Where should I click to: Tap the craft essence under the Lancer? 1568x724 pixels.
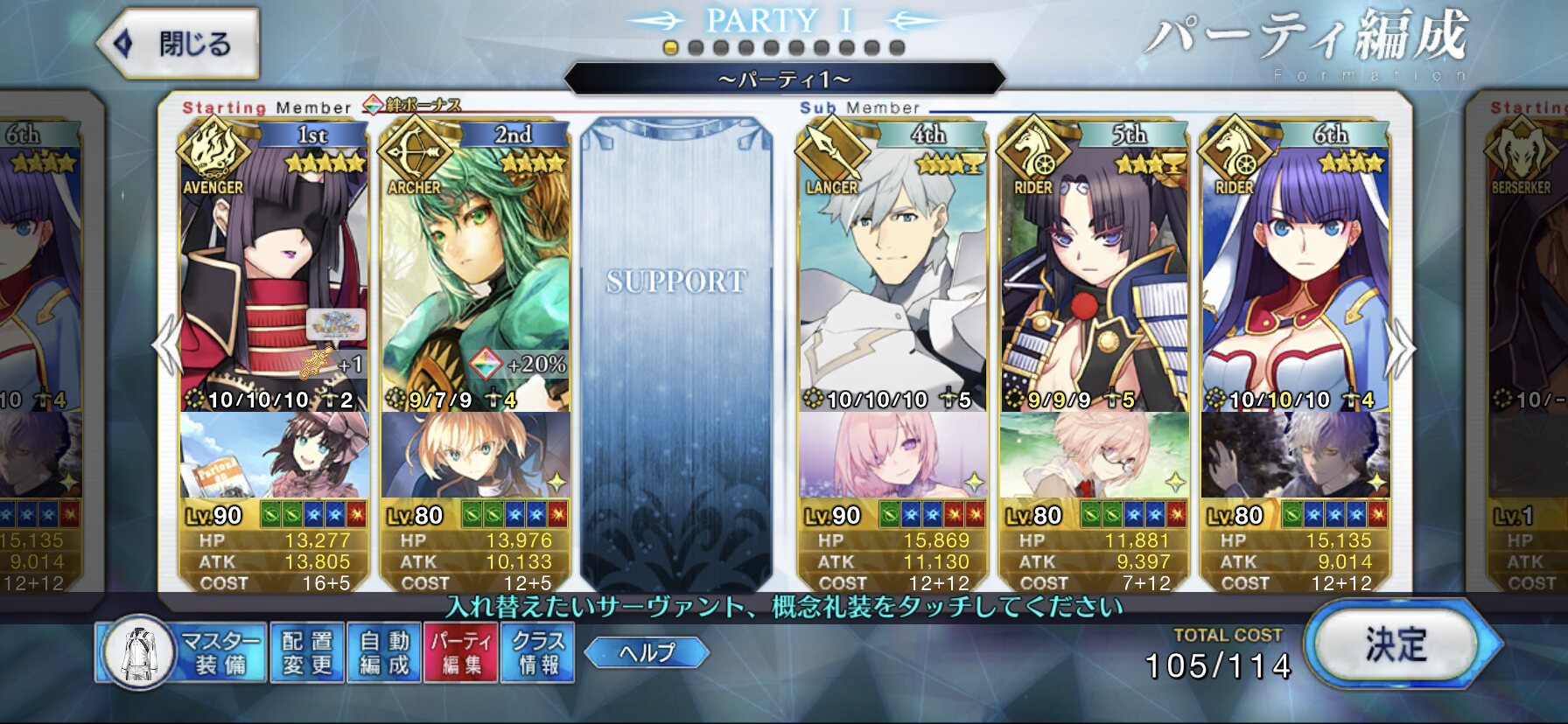(x=892, y=455)
